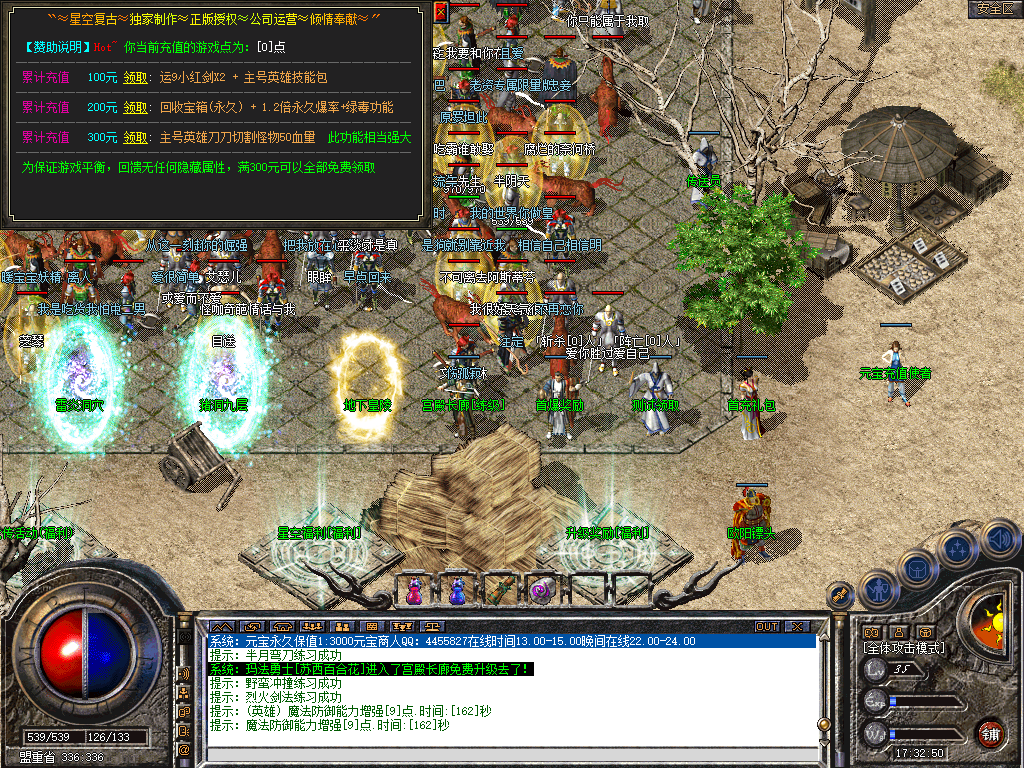Click the red 铺 shop button
Viewport: 1024px width, 768px height.
[990, 733]
